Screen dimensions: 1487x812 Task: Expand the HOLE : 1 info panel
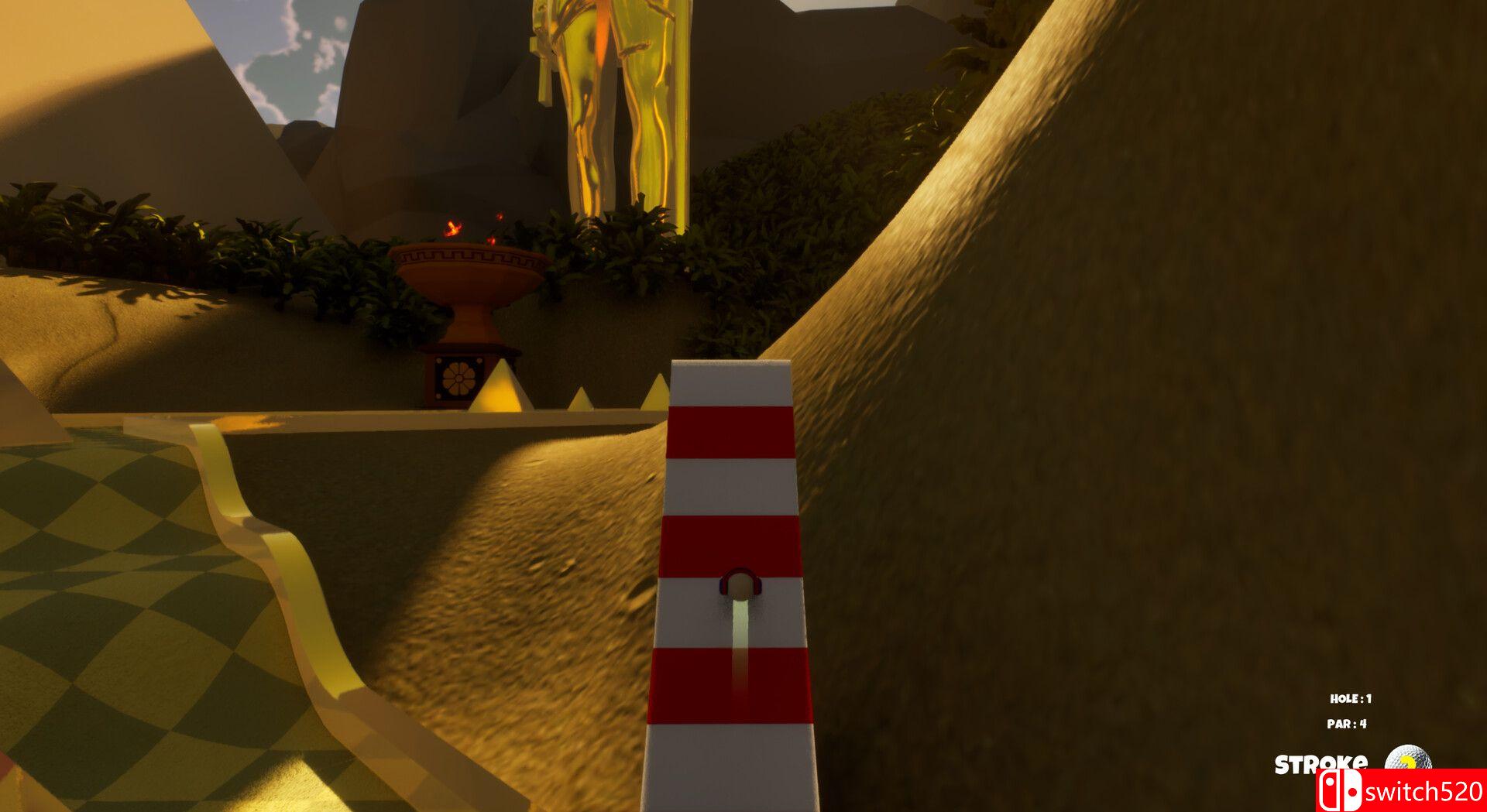(x=1351, y=699)
